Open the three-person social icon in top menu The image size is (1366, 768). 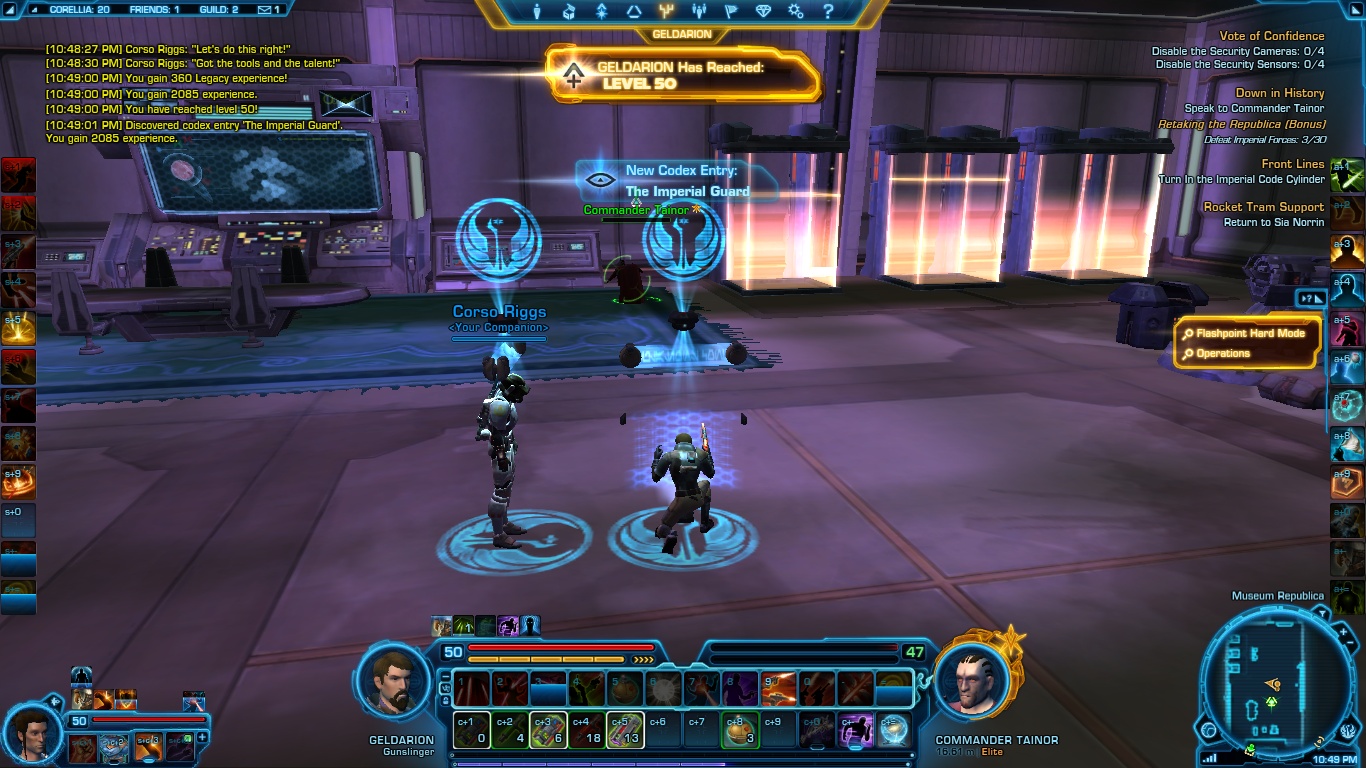point(698,12)
